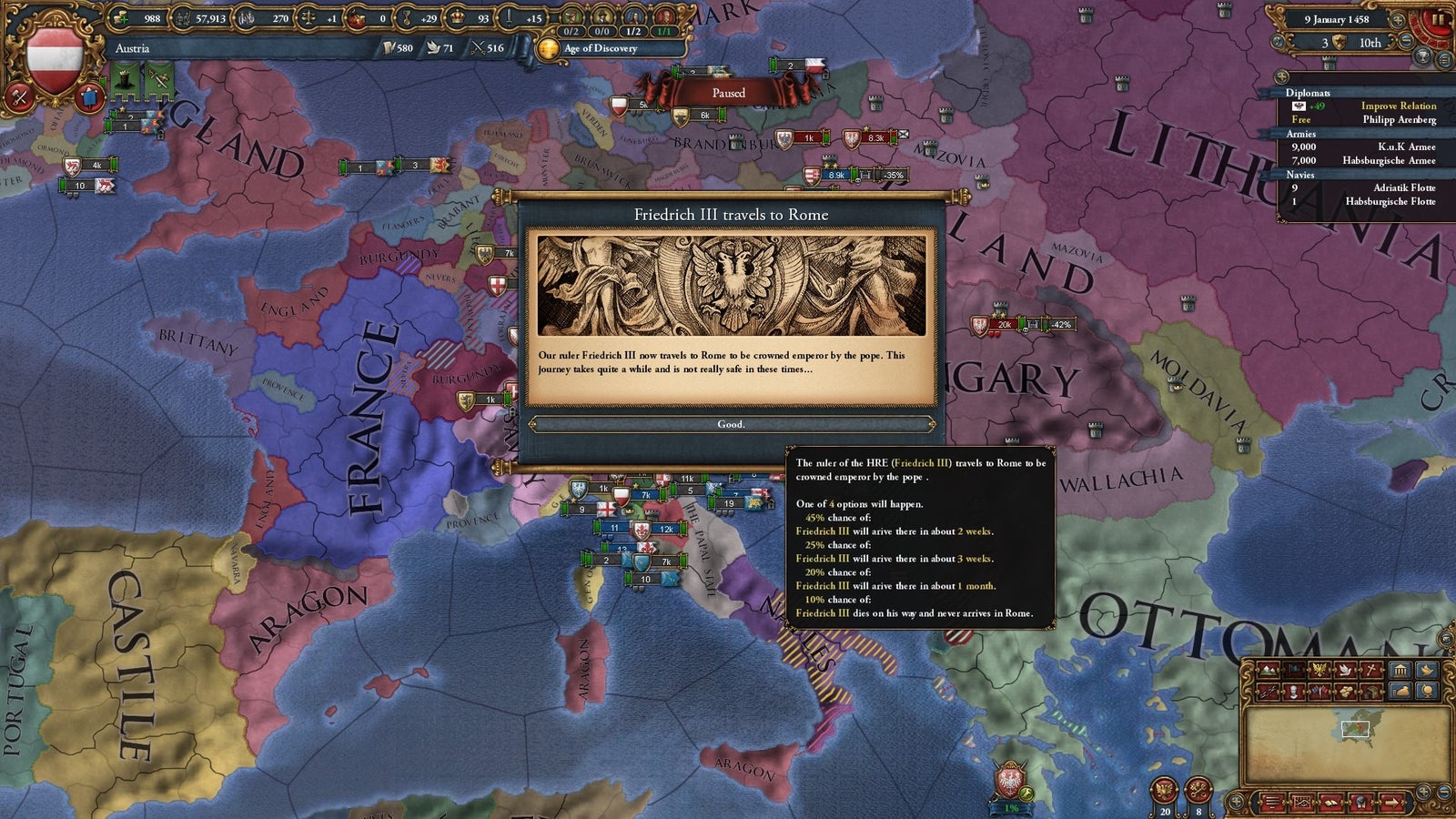Open the imperial eagle mapmode
Screen dimensions: 1456x819
1319,672
